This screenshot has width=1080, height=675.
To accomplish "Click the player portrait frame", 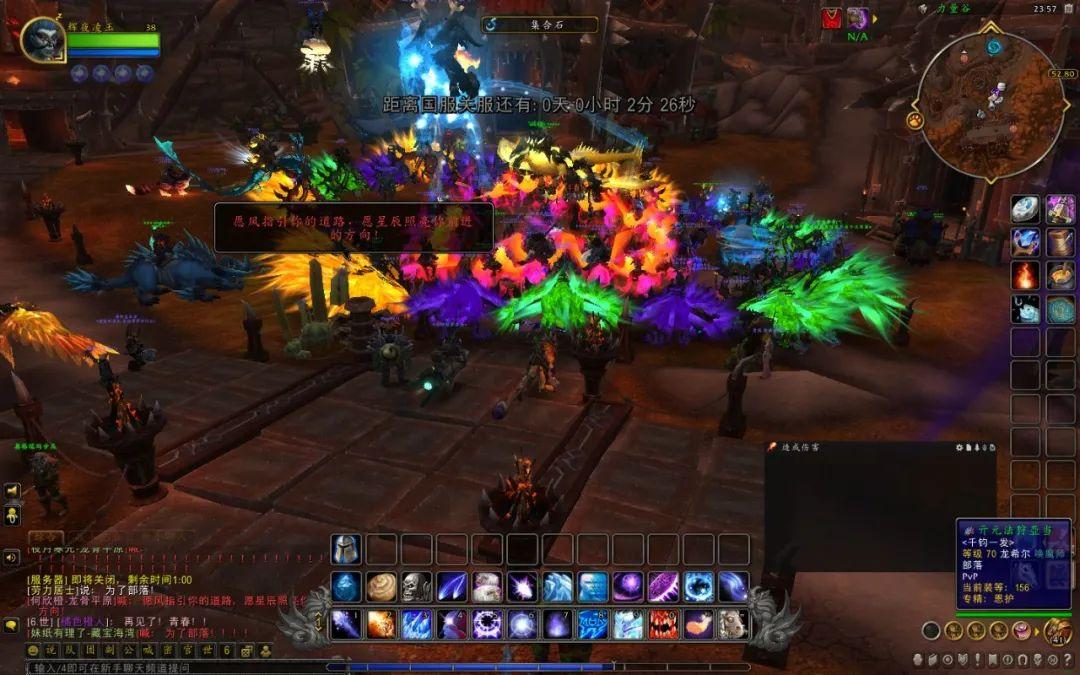I will [42, 40].
